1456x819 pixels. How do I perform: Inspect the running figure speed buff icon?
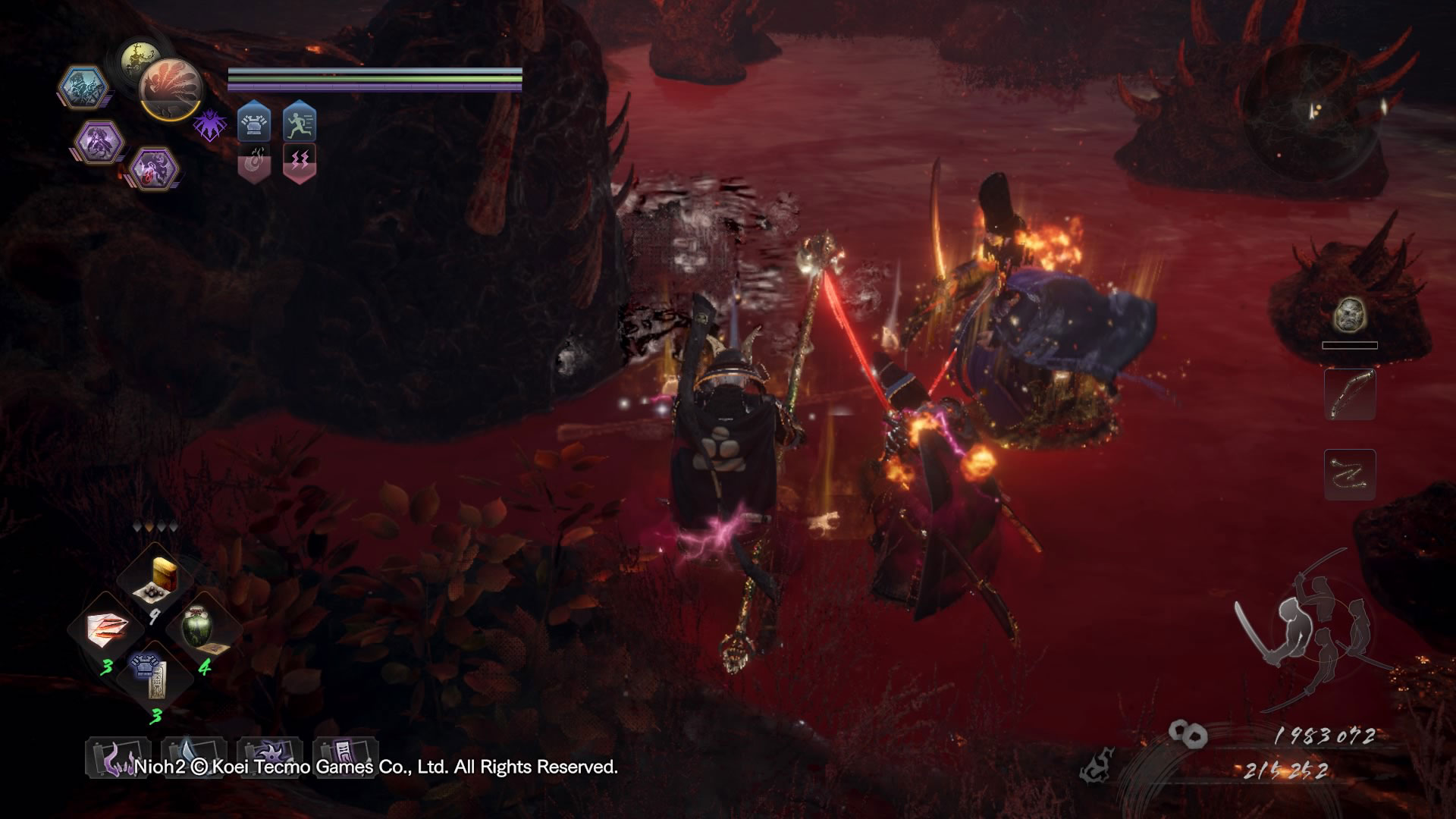pyautogui.click(x=300, y=122)
